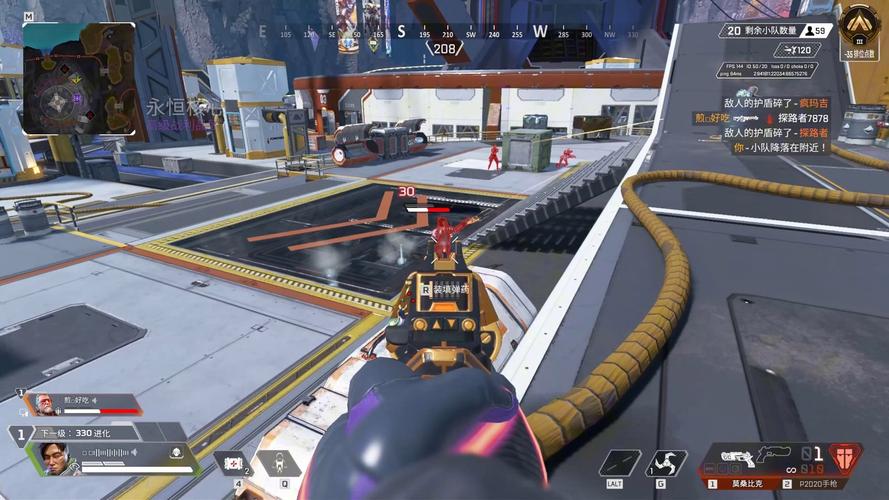Image resolution: width=889 pixels, height=500 pixels.
Task: Open the minimap in the corner
Action: pos(78,78)
